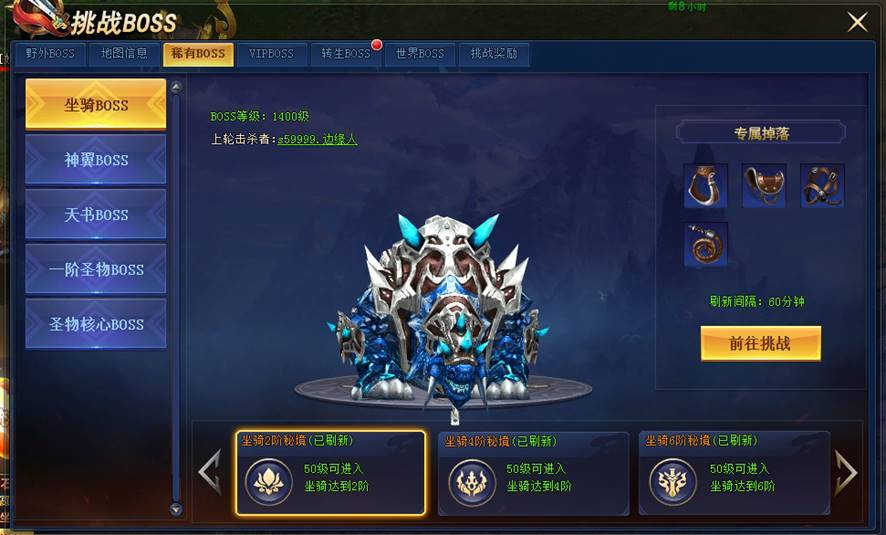Choose the 天书BOSS category
Image resolution: width=886 pixels, height=535 pixels.
tap(96, 214)
